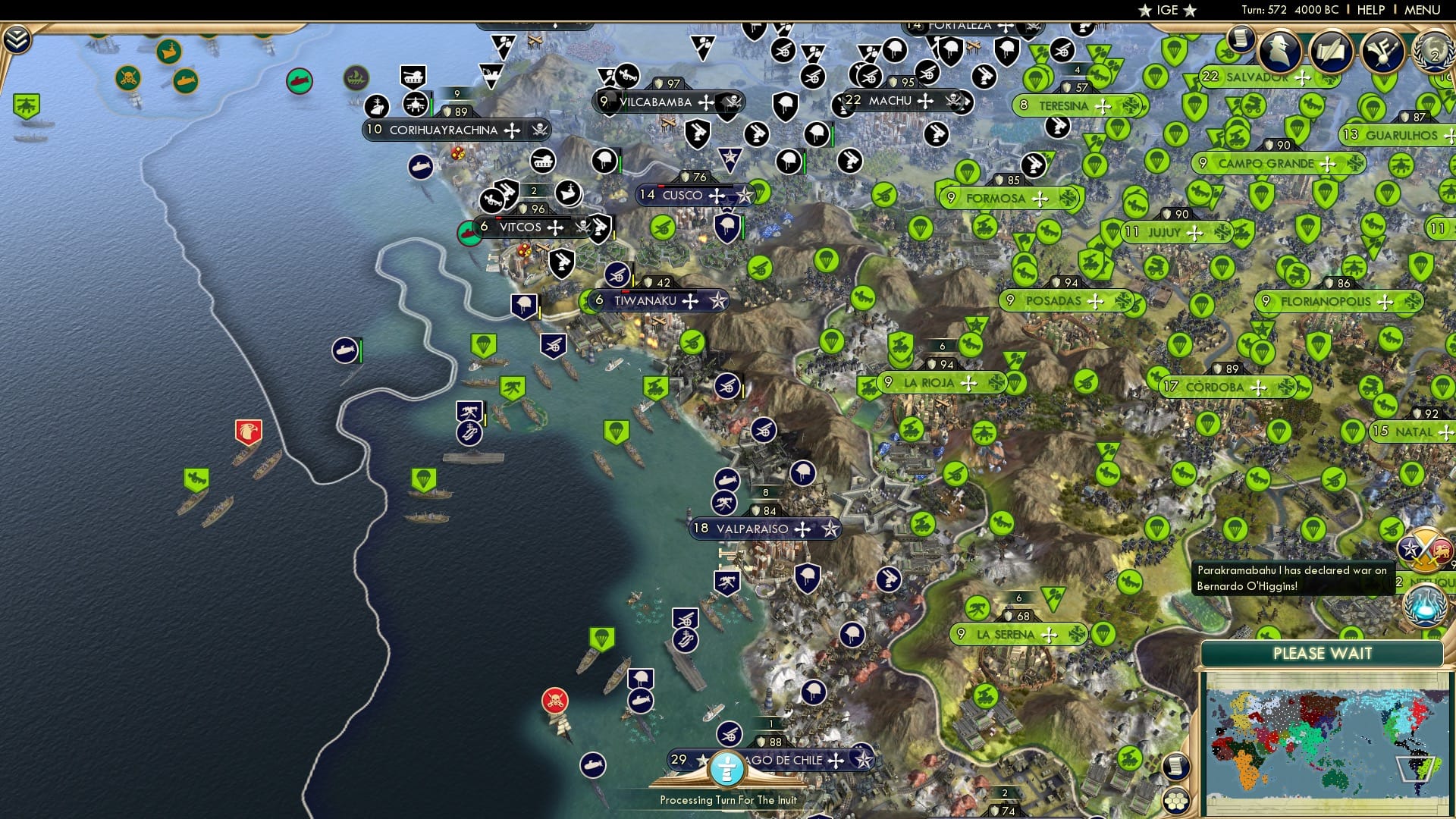Open the IGE starred menu at top
Image resolution: width=1456 pixels, height=819 pixels.
click(x=1166, y=10)
